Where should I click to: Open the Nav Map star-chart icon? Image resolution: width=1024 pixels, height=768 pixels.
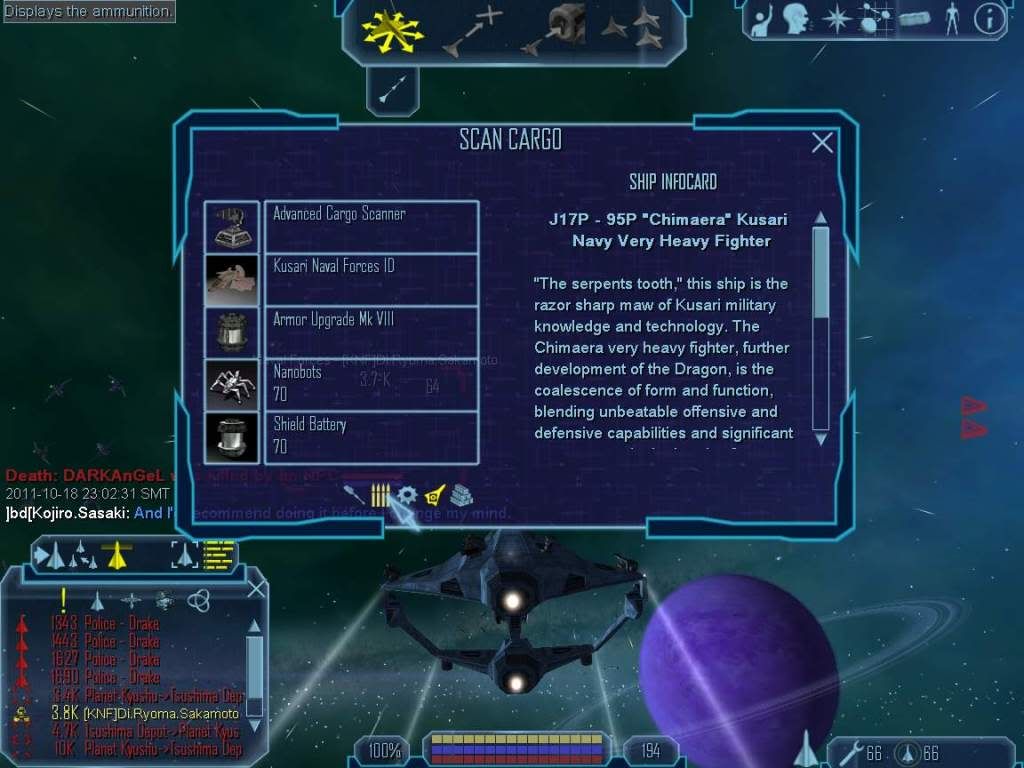click(875, 19)
